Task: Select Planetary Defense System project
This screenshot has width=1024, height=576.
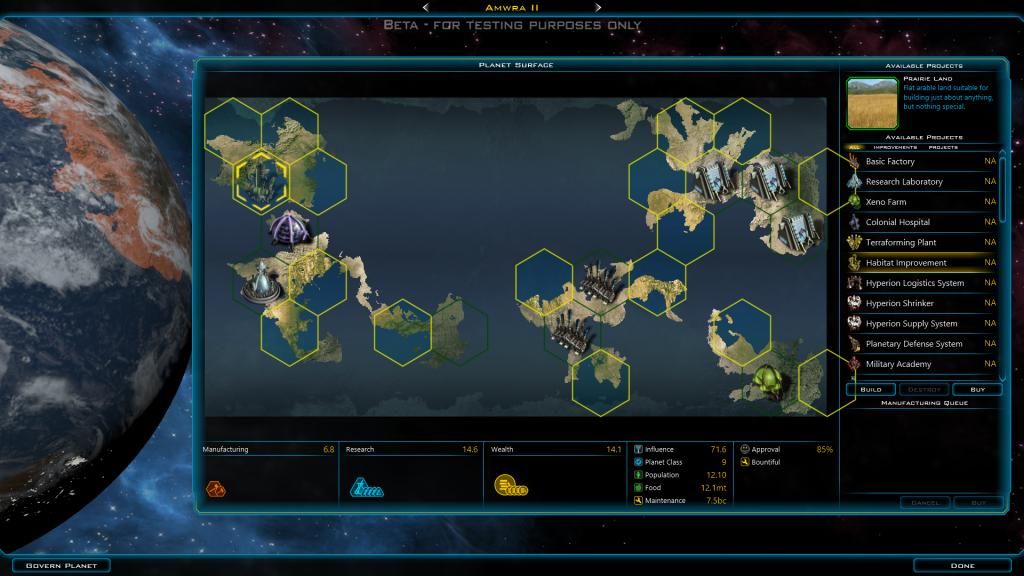Action: pos(914,344)
